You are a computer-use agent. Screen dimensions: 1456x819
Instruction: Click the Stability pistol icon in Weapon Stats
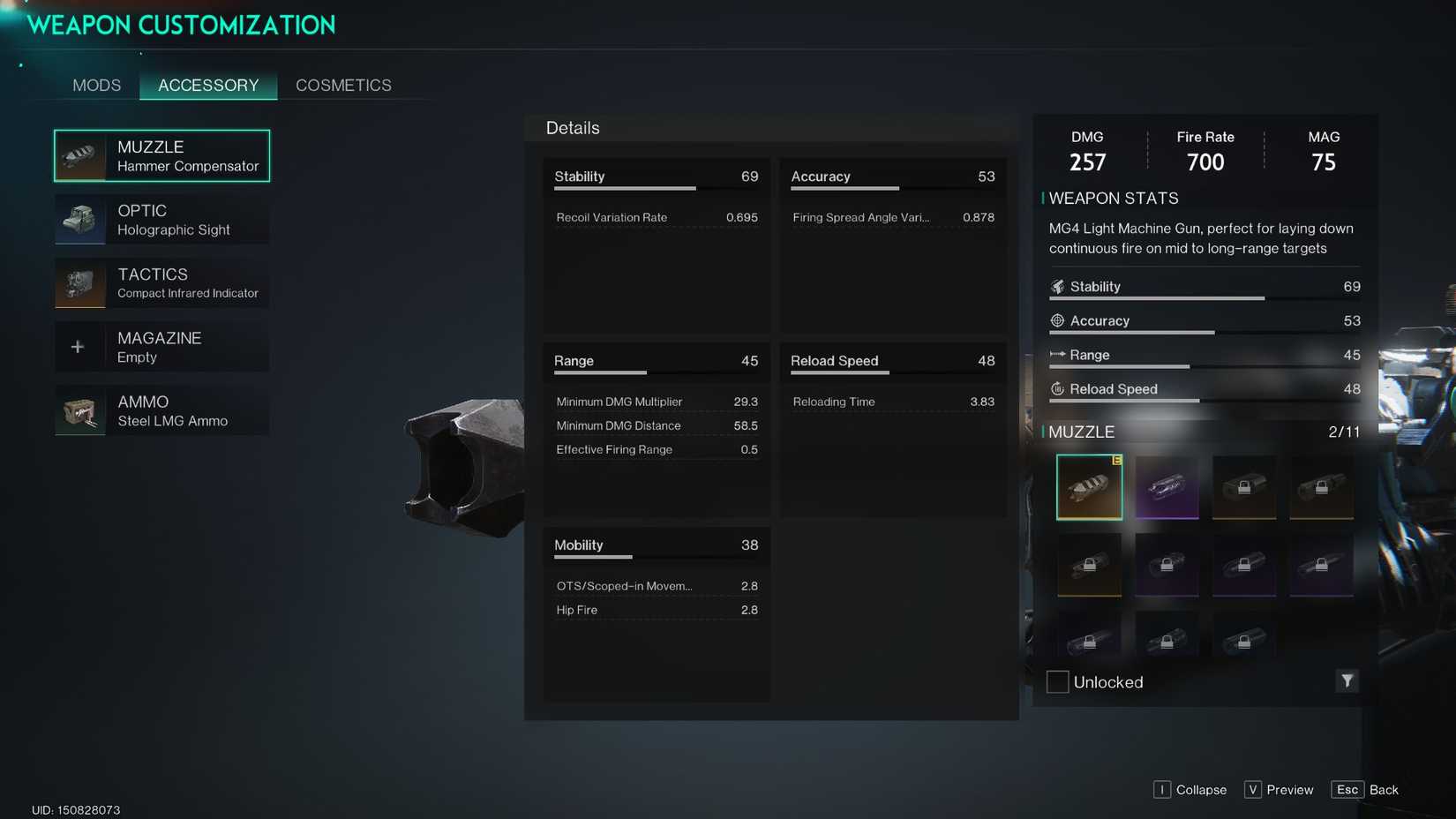tap(1057, 286)
